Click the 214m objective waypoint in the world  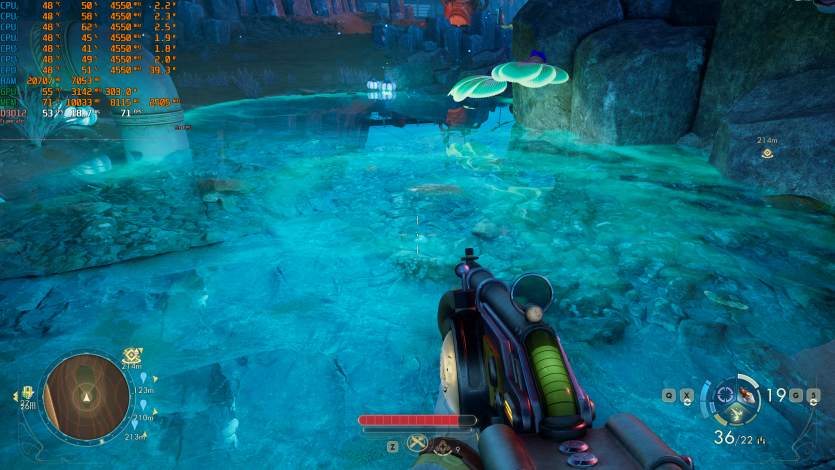[767, 152]
